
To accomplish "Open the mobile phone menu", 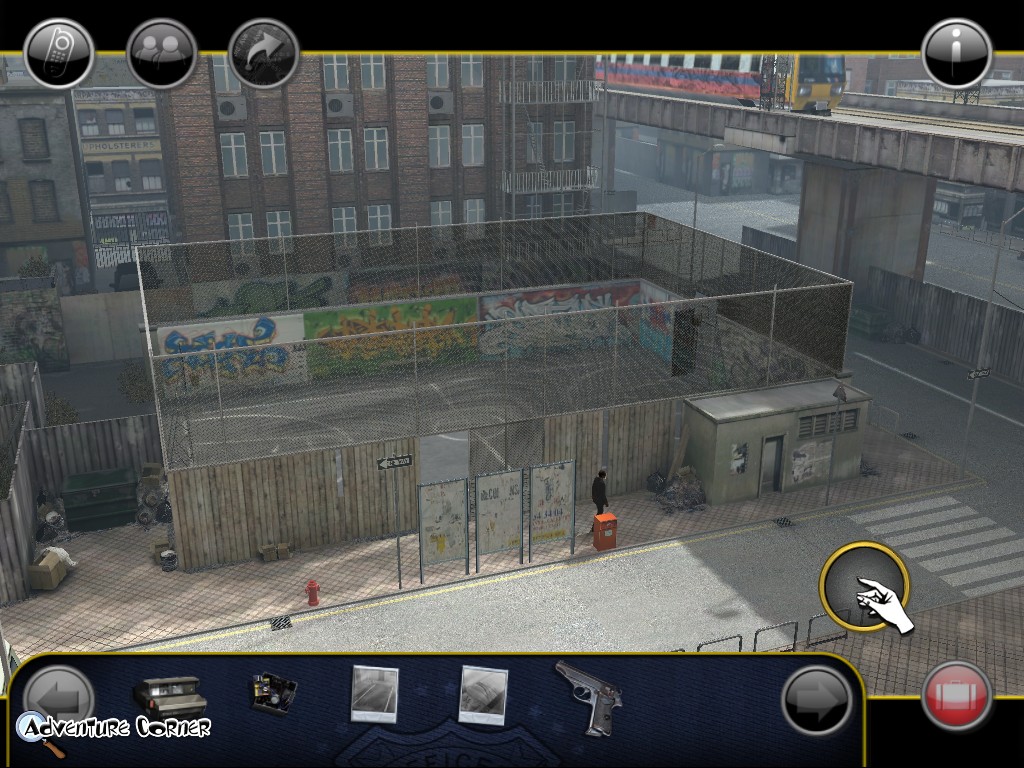I will [59, 54].
